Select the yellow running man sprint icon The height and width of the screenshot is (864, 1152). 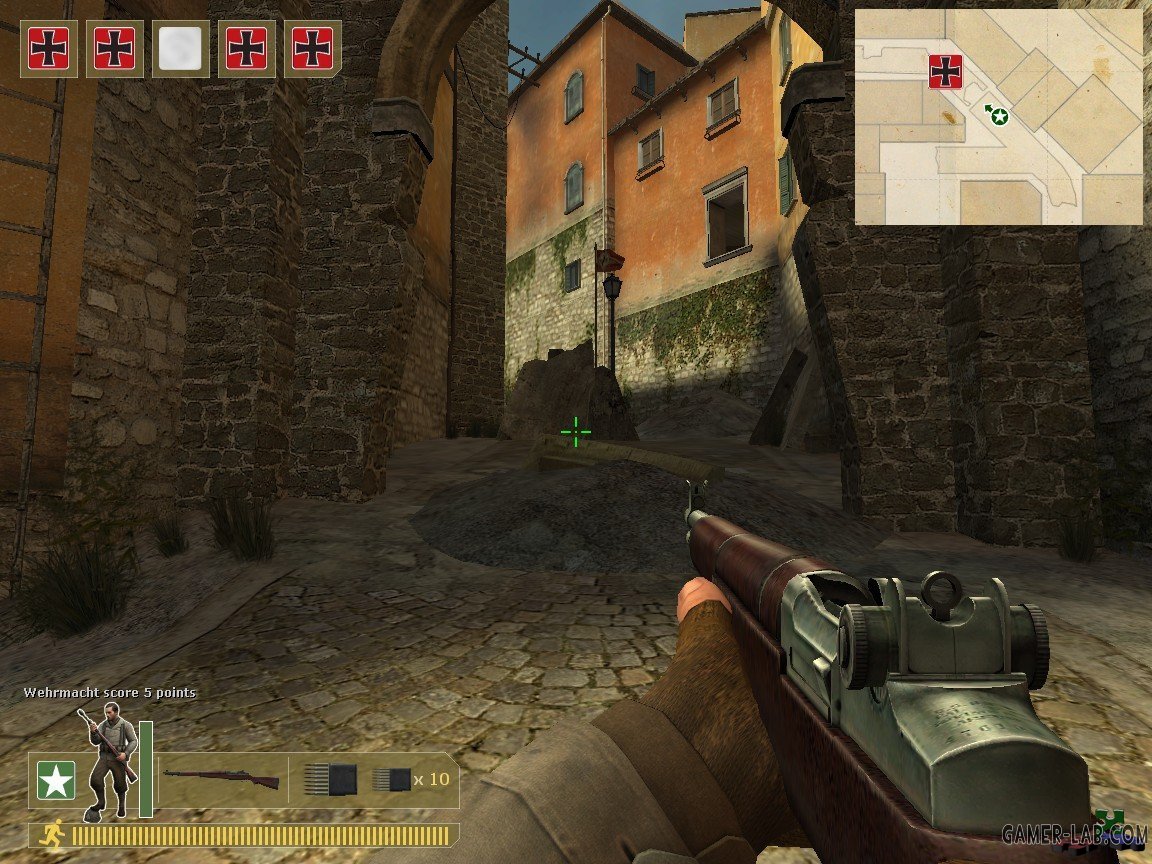click(x=52, y=833)
